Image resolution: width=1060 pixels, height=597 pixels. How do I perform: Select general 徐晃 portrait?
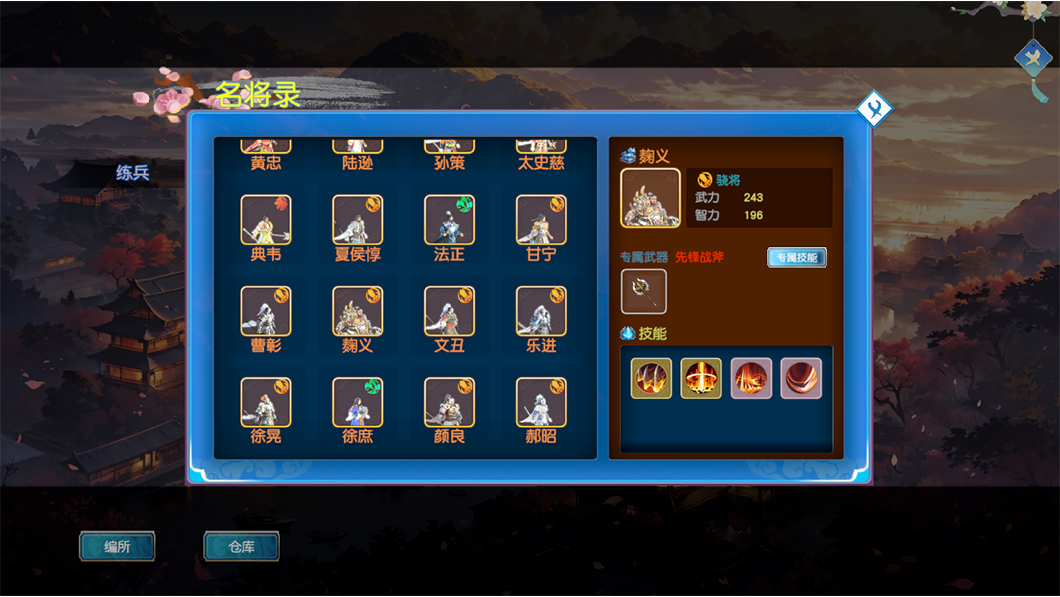(x=266, y=402)
